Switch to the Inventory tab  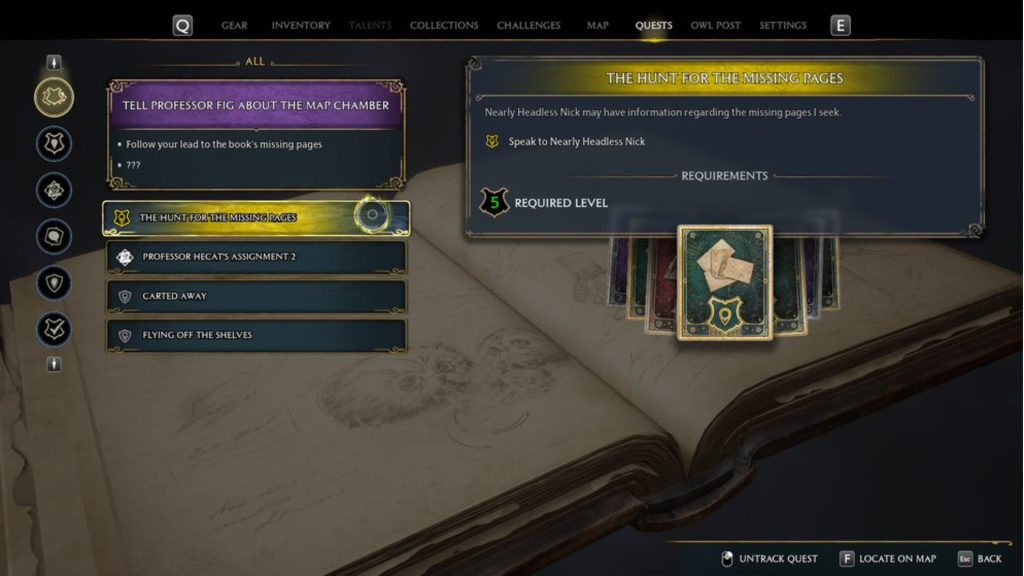pyautogui.click(x=300, y=25)
